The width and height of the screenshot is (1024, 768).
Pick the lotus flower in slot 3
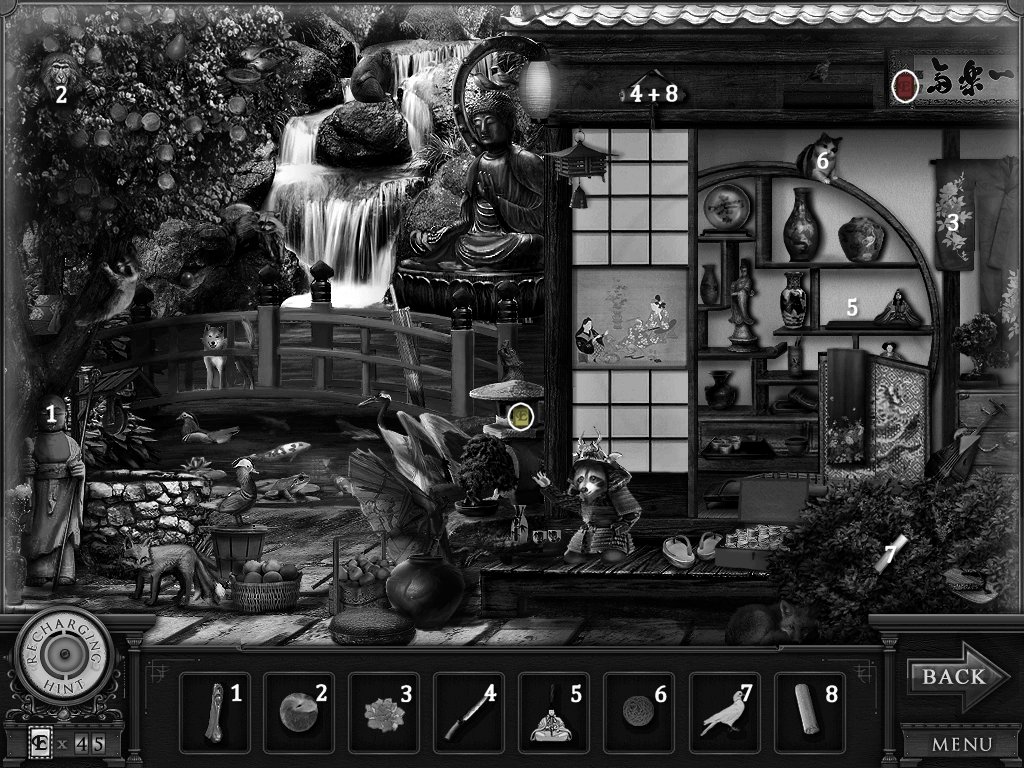[384, 713]
